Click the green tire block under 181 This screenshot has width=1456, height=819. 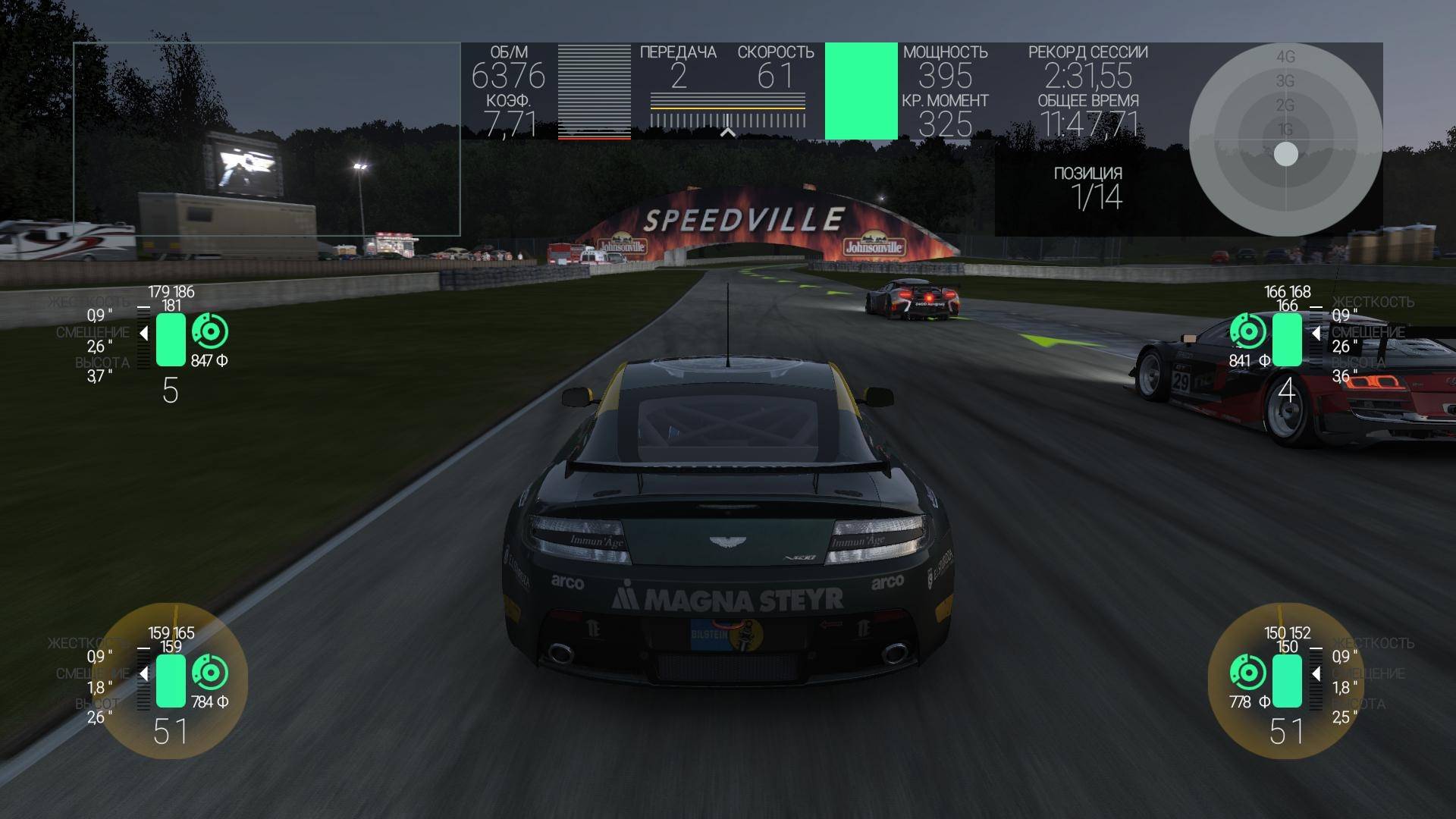click(x=171, y=340)
